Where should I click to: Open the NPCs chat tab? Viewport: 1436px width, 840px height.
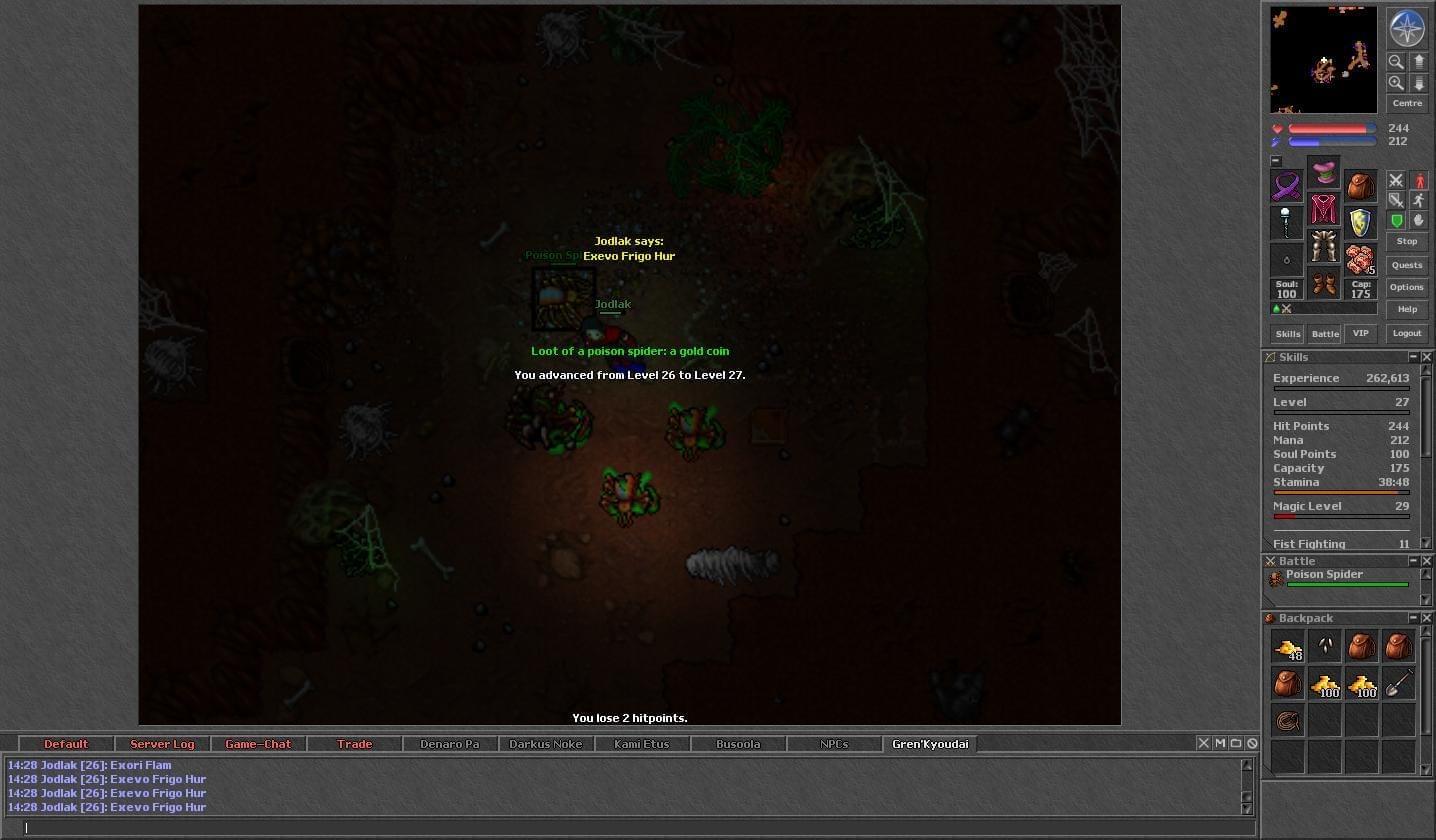(834, 744)
